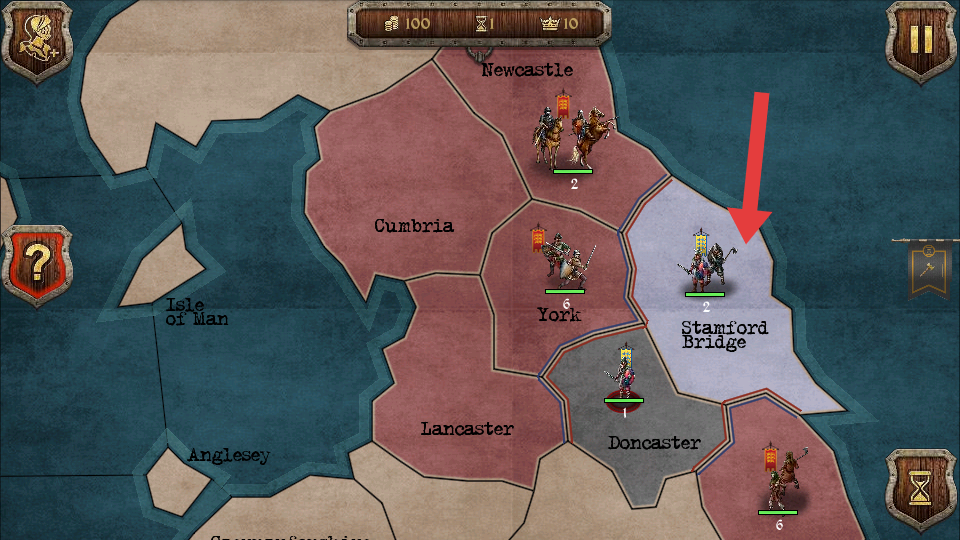Select the blue-banner army in Stamford Bridge
This screenshot has height=540, width=960.
click(705, 264)
